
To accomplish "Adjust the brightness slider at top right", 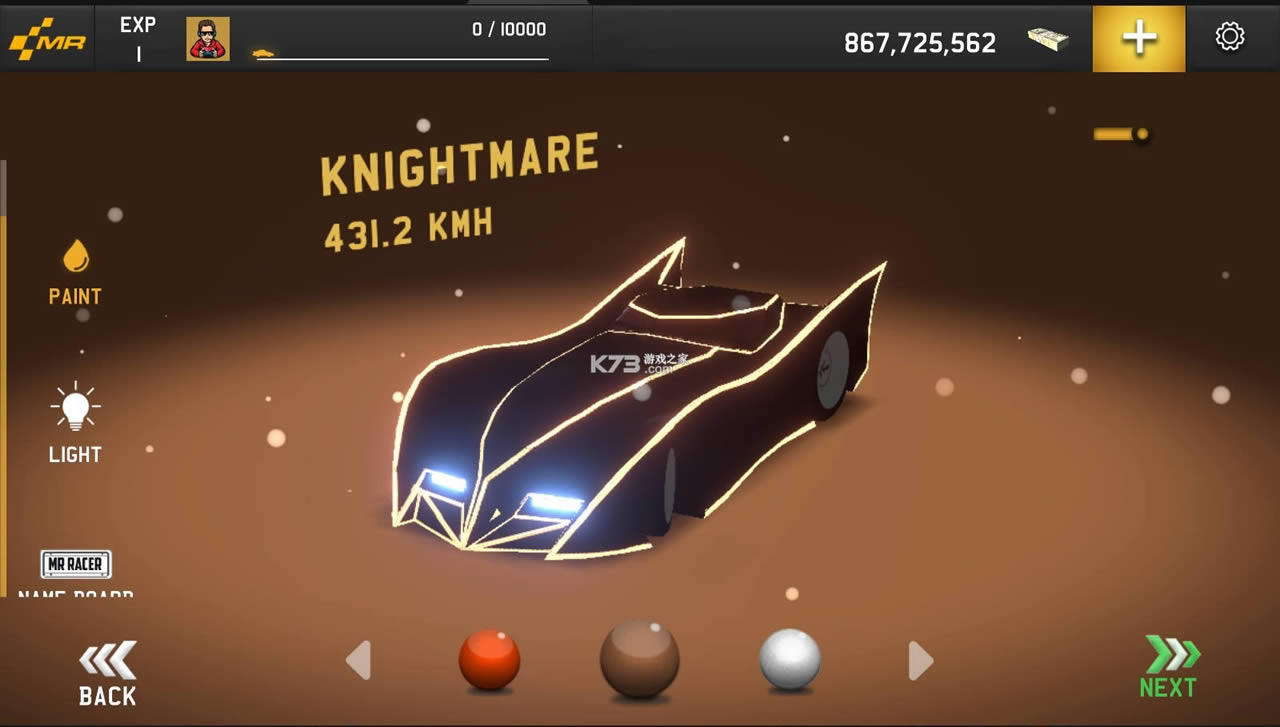I will (x=1122, y=131).
